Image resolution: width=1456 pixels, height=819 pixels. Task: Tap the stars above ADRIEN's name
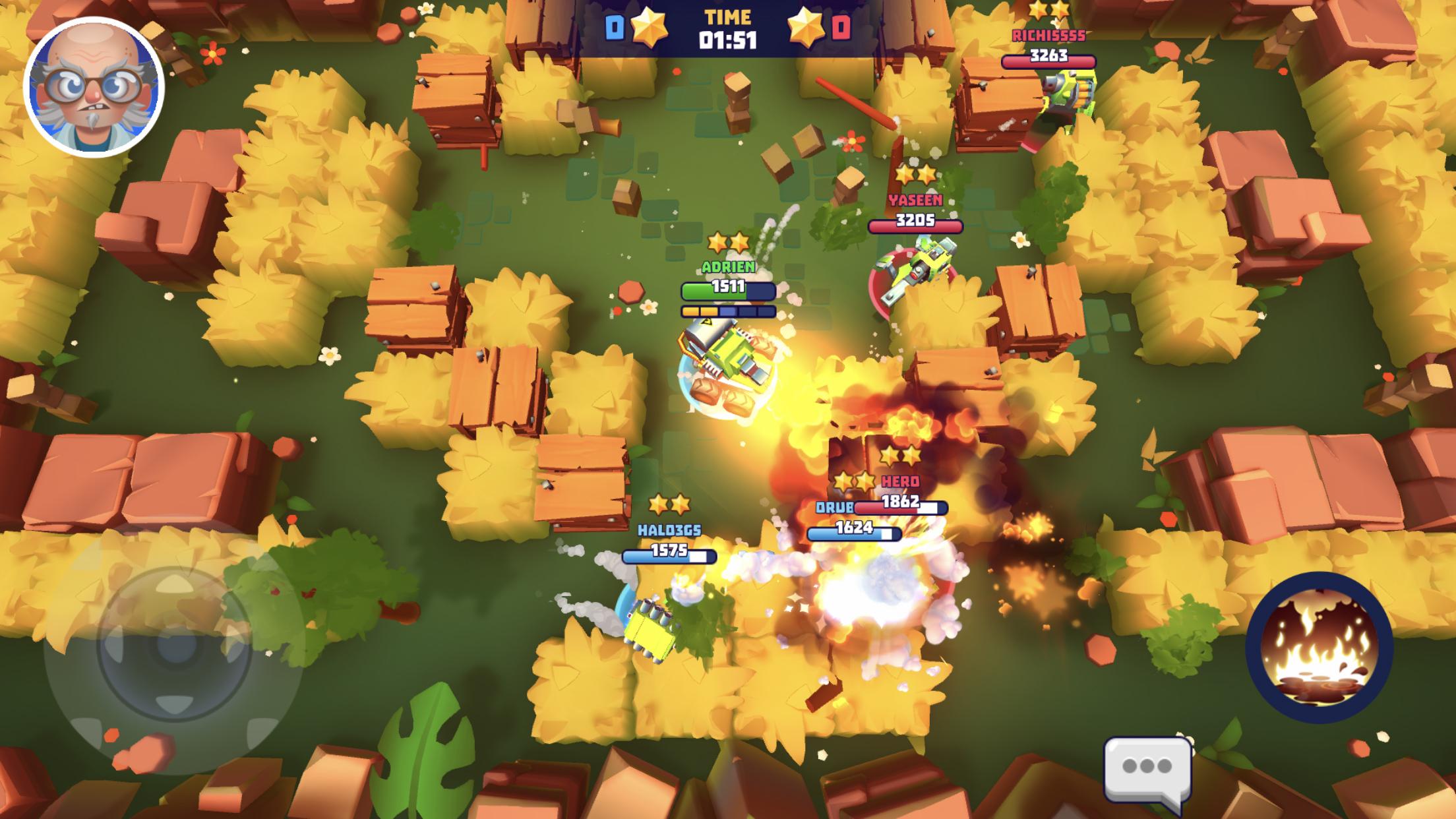click(x=729, y=241)
